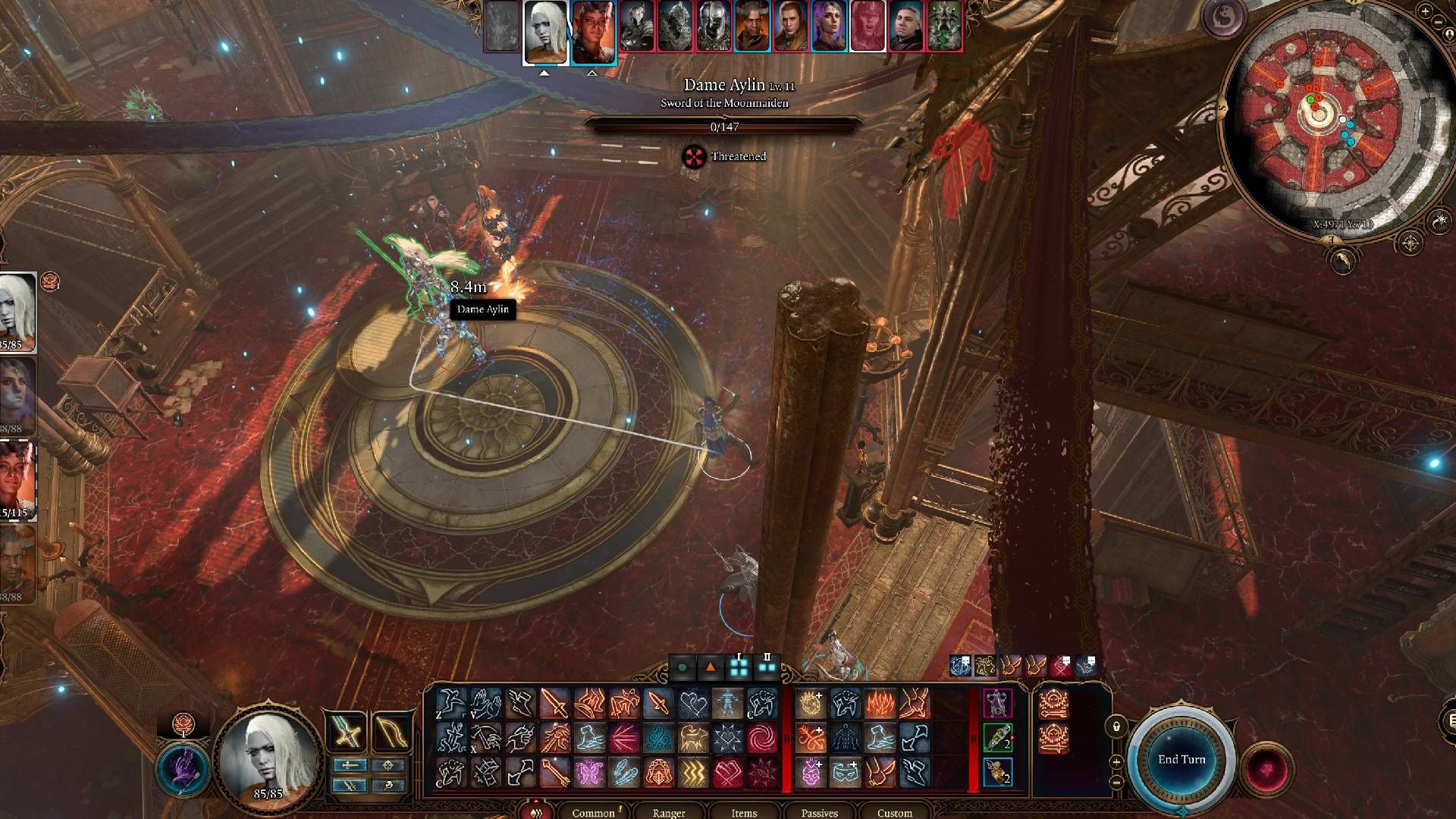Click the red rose button beside End Turn
This screenshot has width=1456, height=819.
(x=1266, y=767)
